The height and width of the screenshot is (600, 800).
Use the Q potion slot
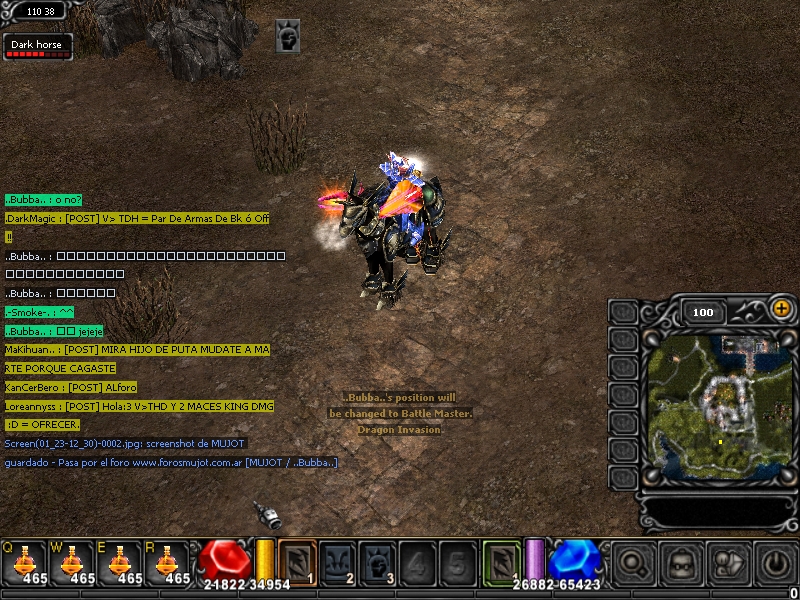click(x=24, y=562)
